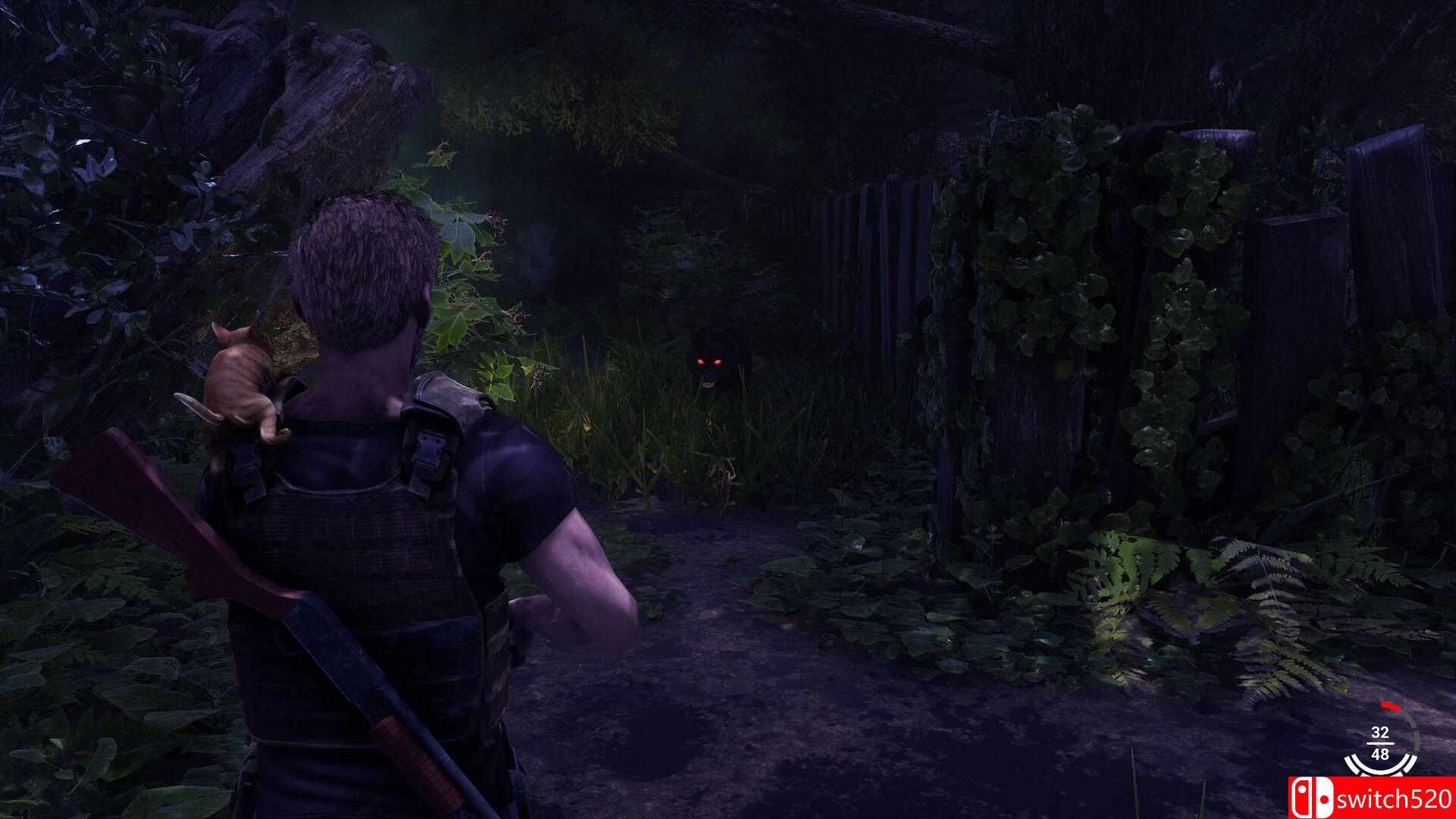Click the reserve ammo number 48

[1381, 755]
